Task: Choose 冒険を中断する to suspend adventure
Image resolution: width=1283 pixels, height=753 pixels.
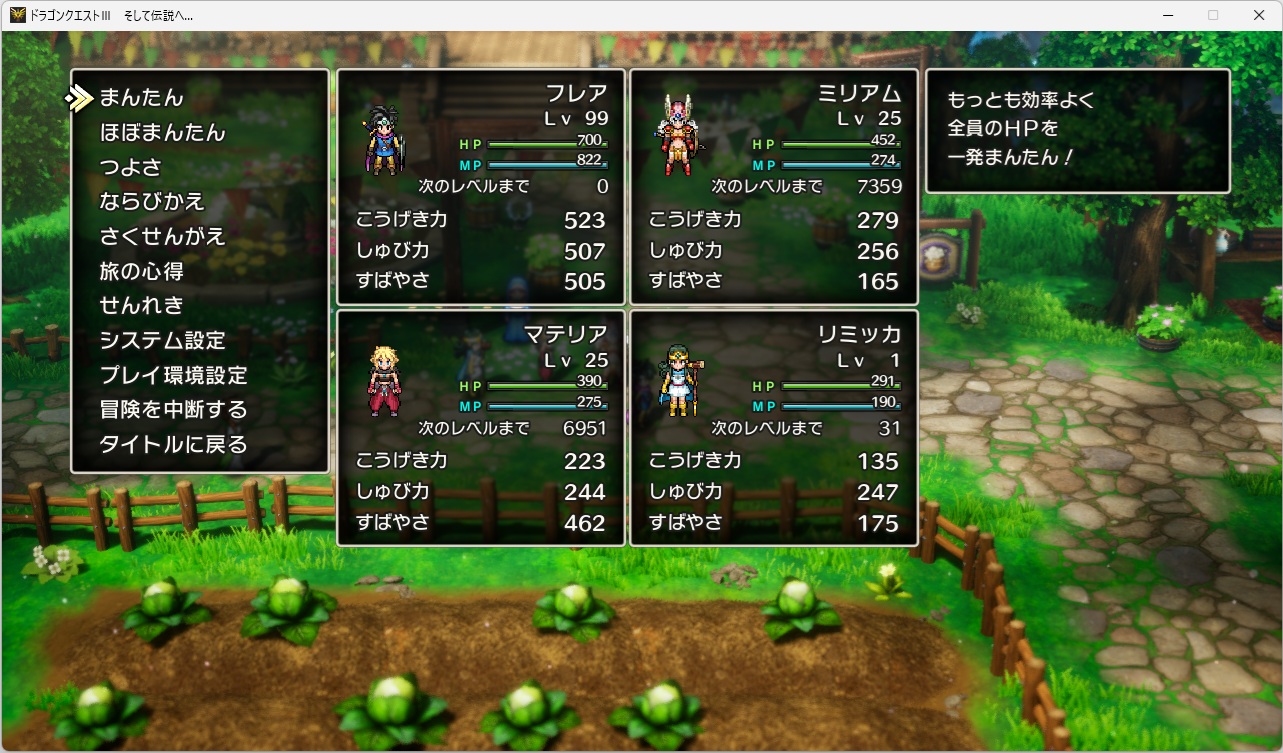Action: [173, 410]
